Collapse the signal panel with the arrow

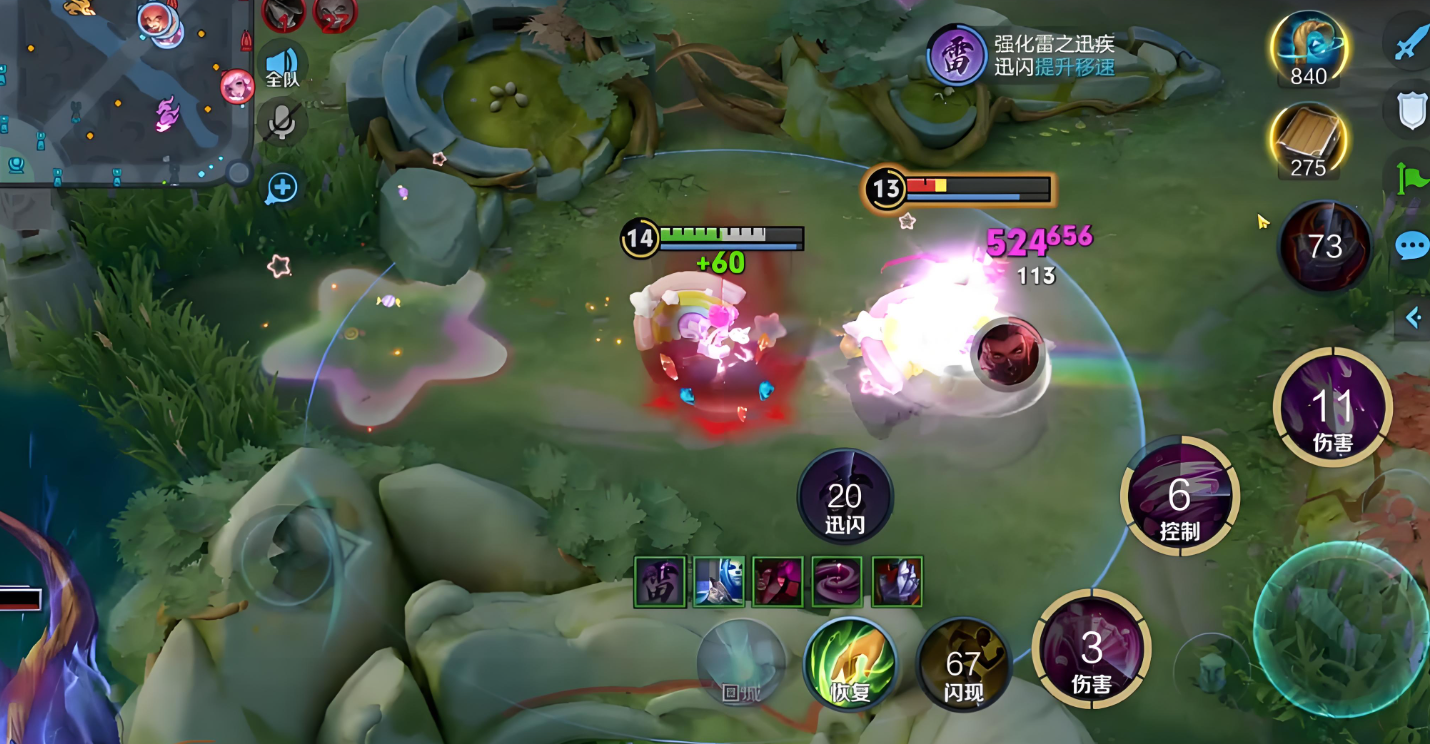pyautogui.click(x=1413, y=318)
